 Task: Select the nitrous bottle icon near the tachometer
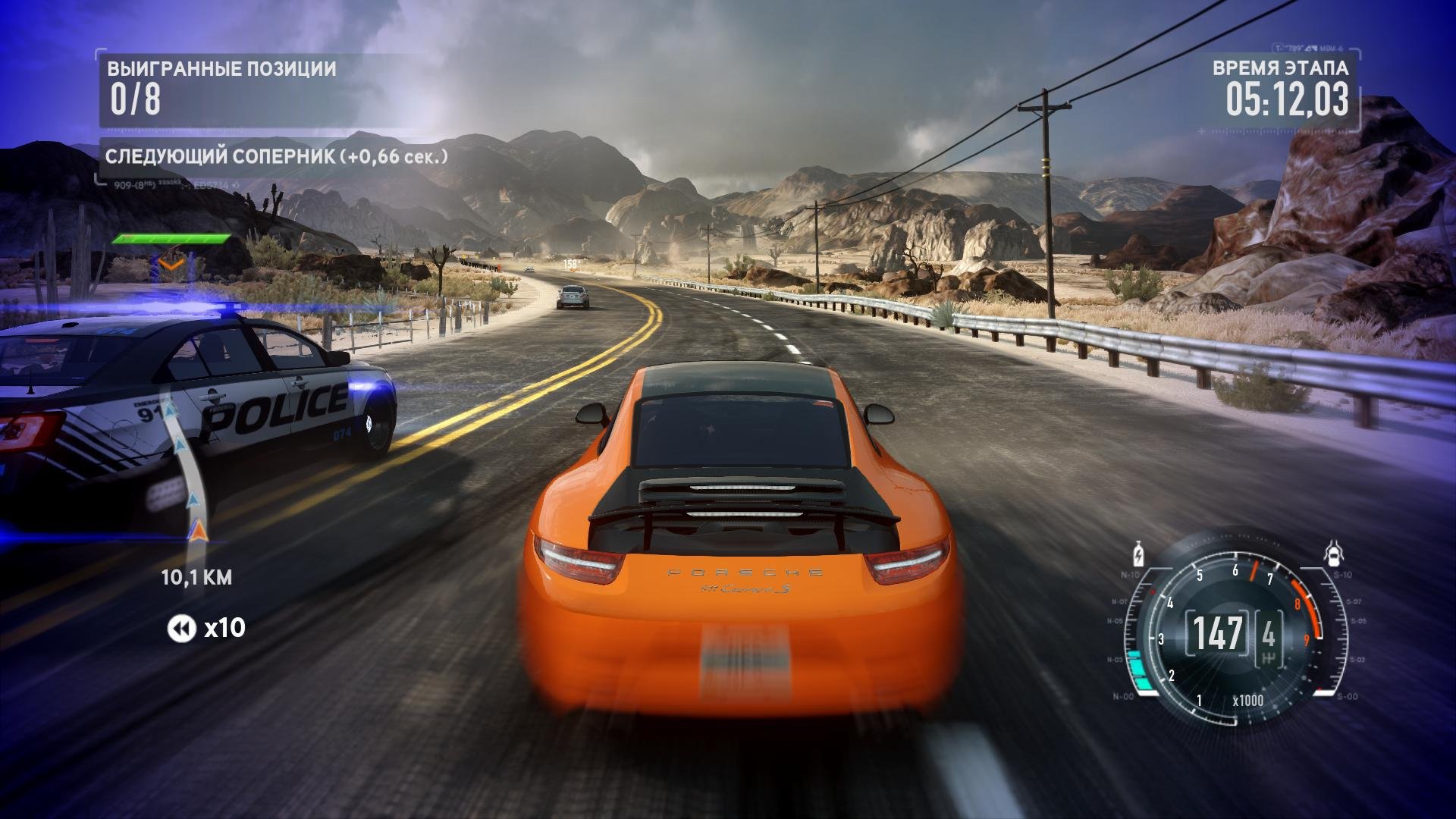1137,554
